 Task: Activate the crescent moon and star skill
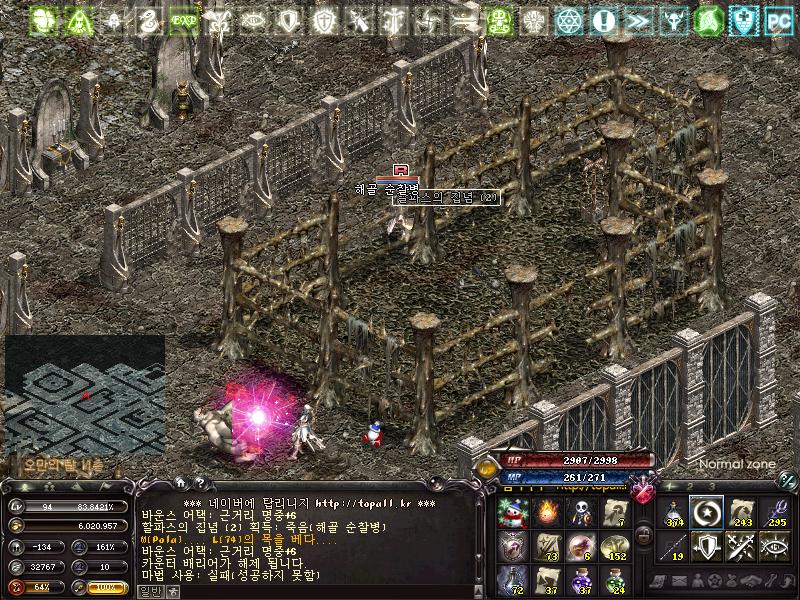[x=707, y=513]
